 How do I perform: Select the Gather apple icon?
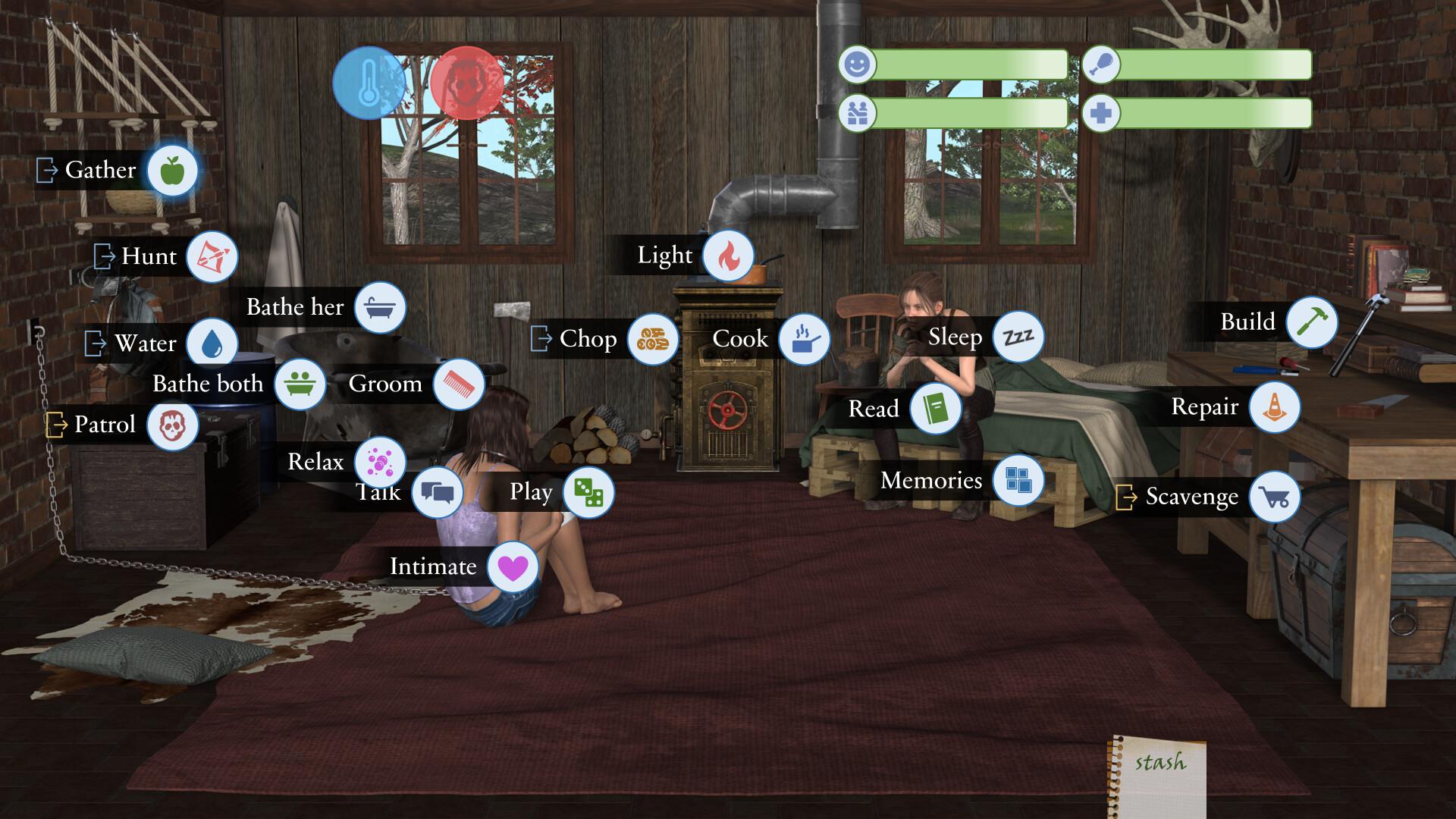[x=172, y=171]
